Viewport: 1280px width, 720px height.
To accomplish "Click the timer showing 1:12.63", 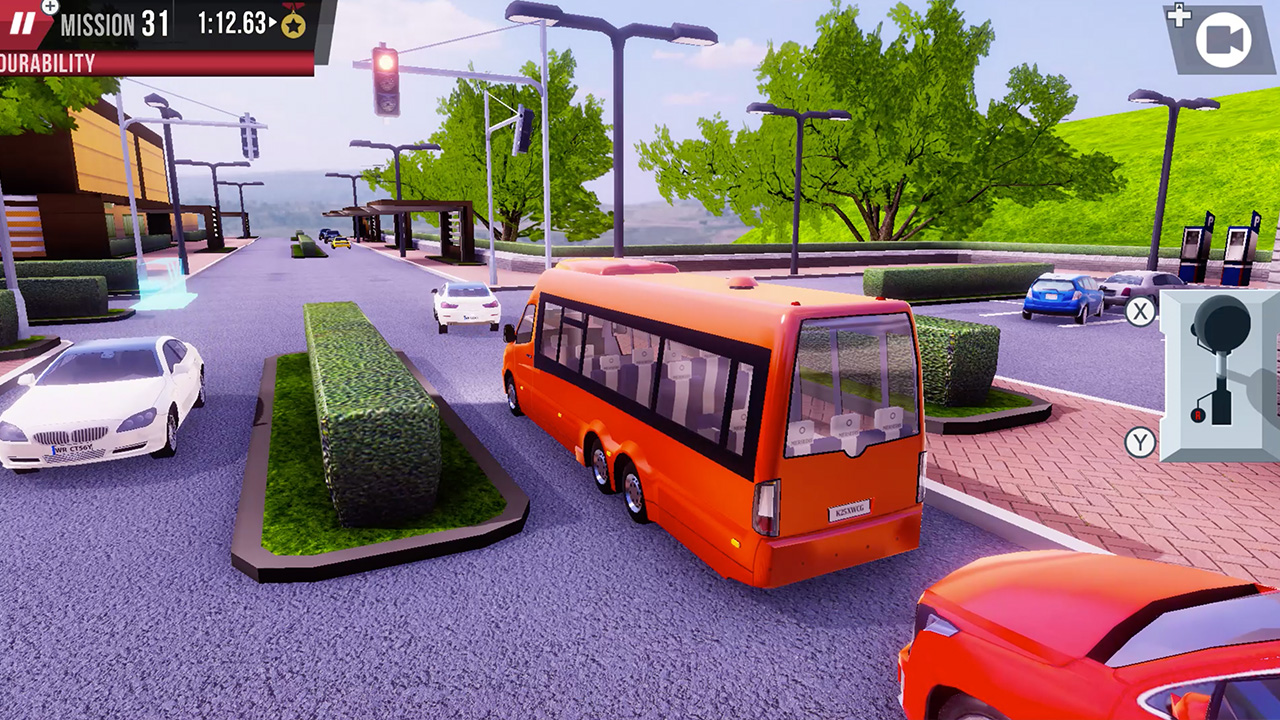I will tap(232, 22).
